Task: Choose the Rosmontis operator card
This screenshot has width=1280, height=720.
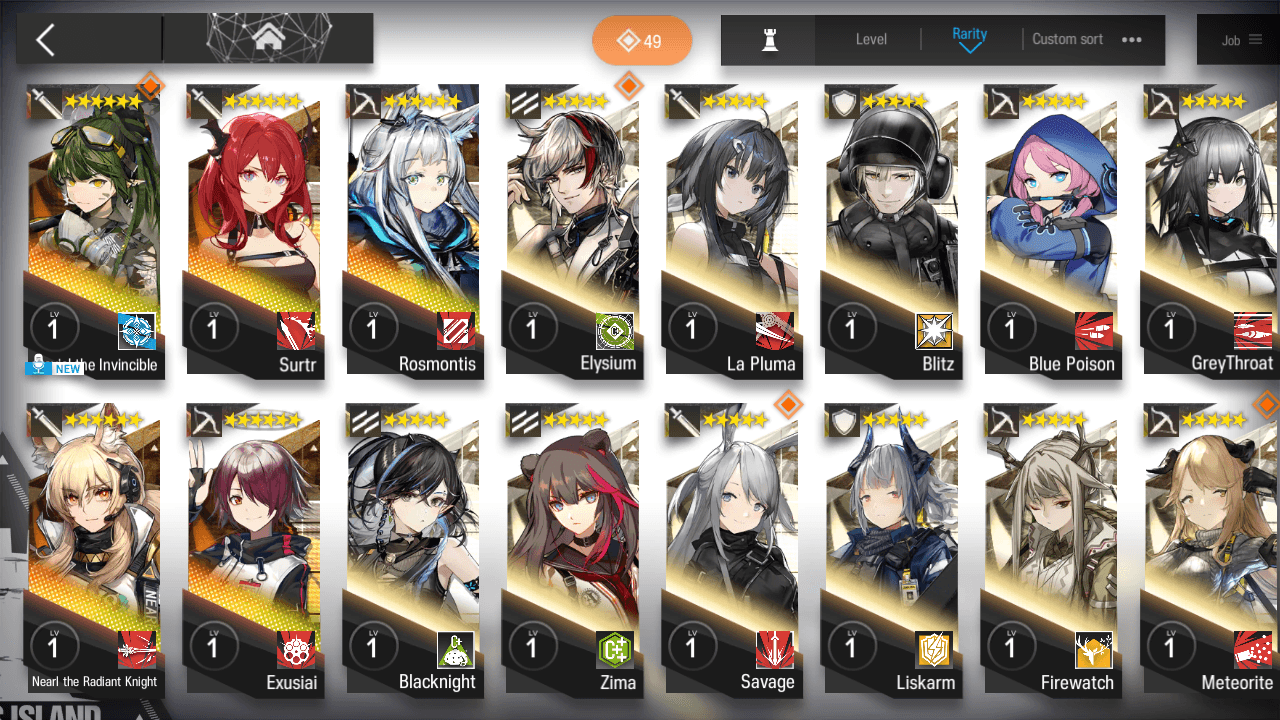Action: click(x=414, y=230)
